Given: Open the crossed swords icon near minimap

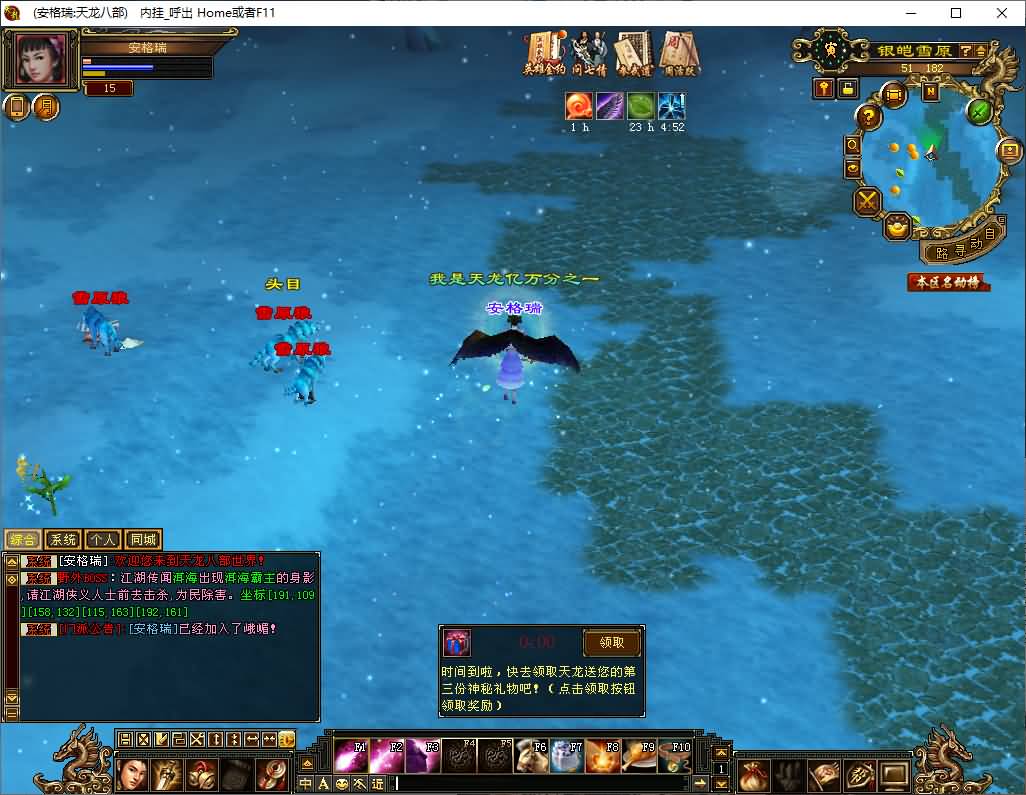Looking at the screenshot, I should click(866, 201).
